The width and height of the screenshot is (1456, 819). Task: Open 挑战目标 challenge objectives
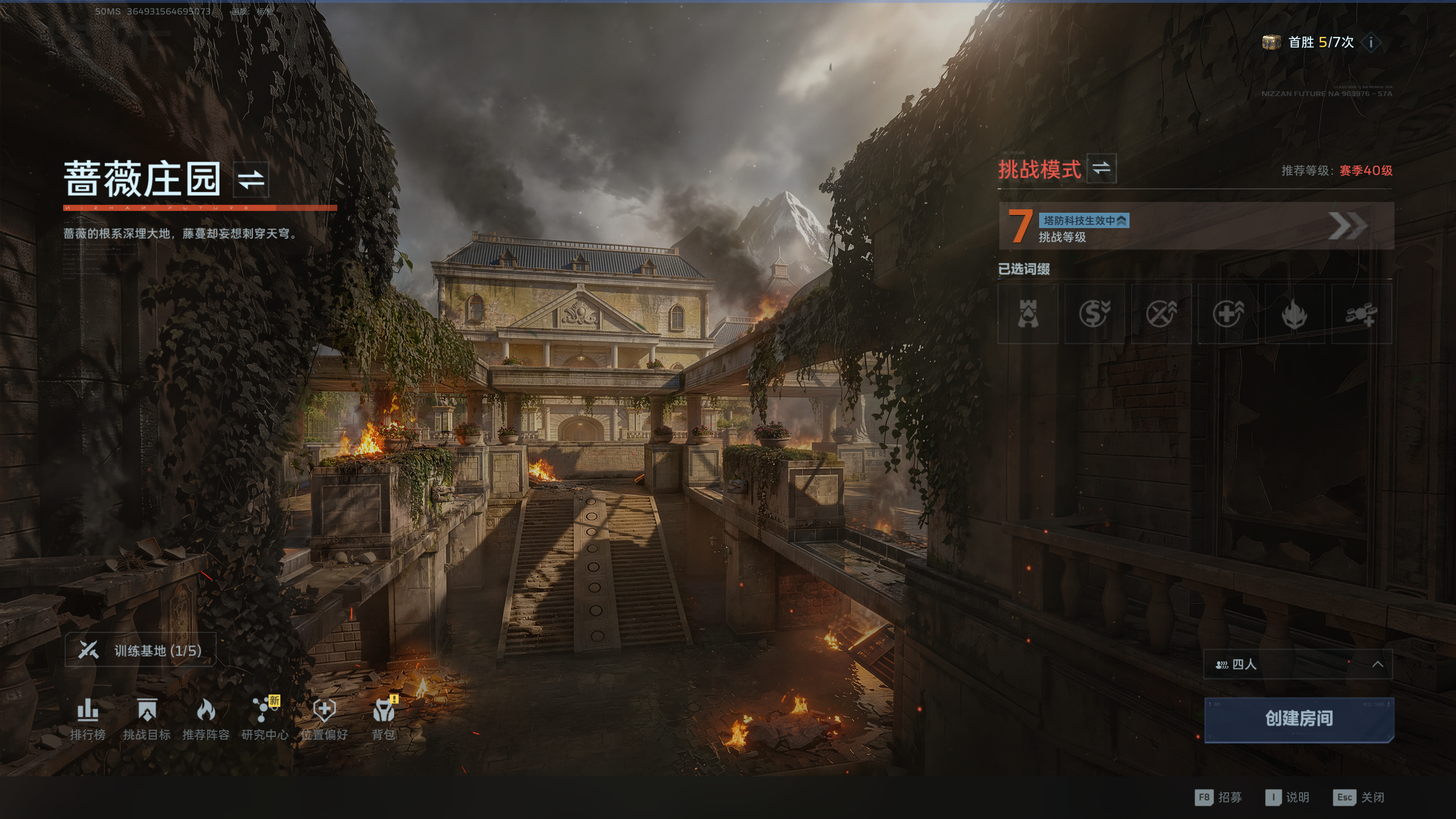pos(147,719)
